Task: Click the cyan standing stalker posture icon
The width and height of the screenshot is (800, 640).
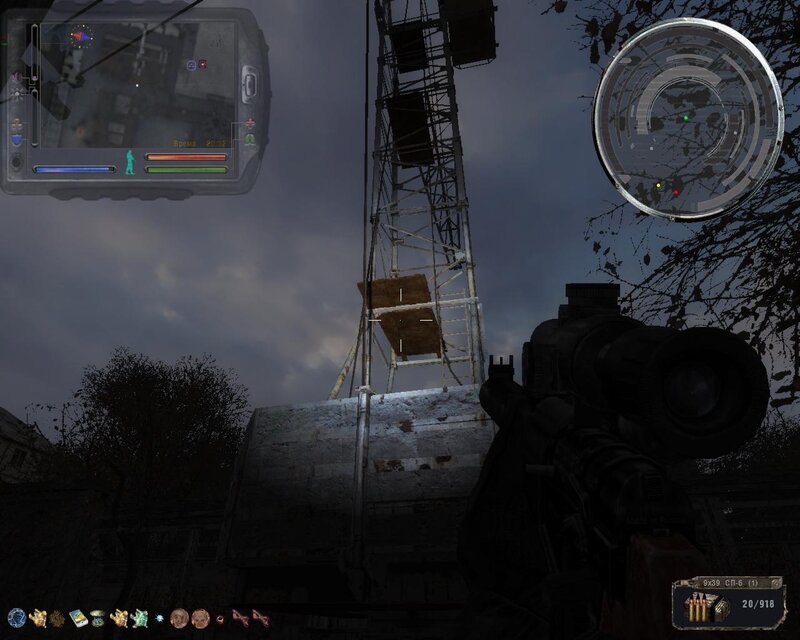Action: (129, 161)
